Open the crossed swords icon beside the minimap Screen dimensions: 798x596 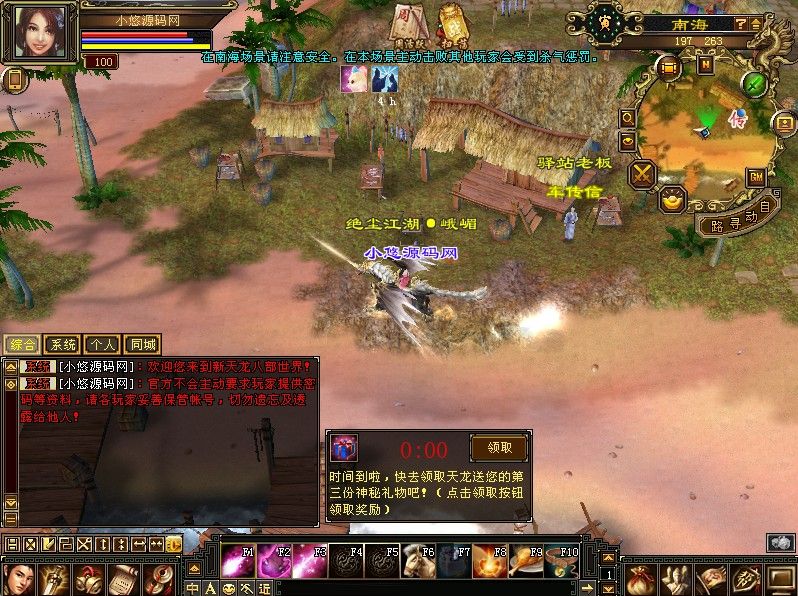tap(641, 175)
